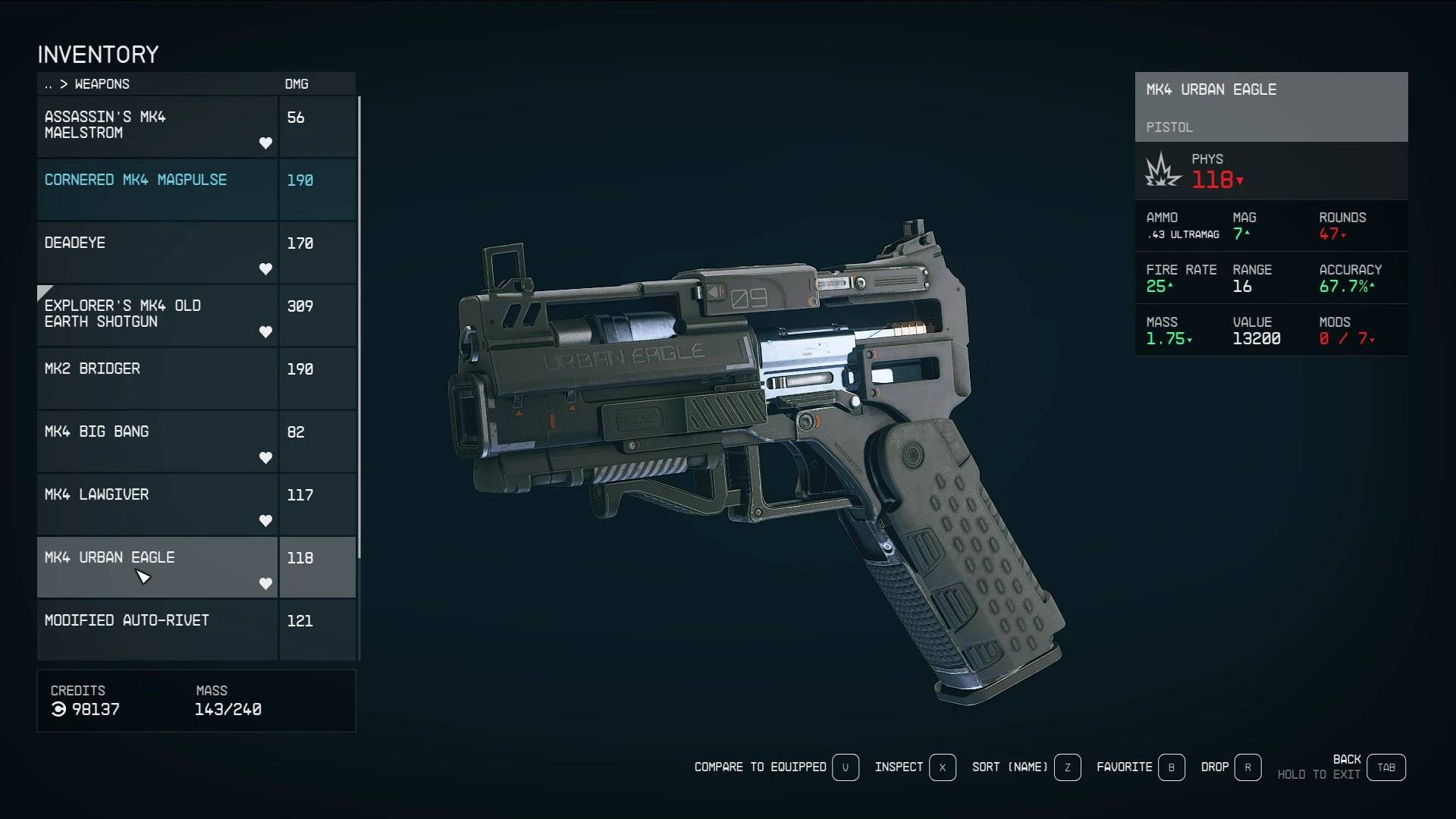The height and width of the screenshot is (819, 1456).
Task: Click the X key icon beside Inspect
Action: point(943,767)
